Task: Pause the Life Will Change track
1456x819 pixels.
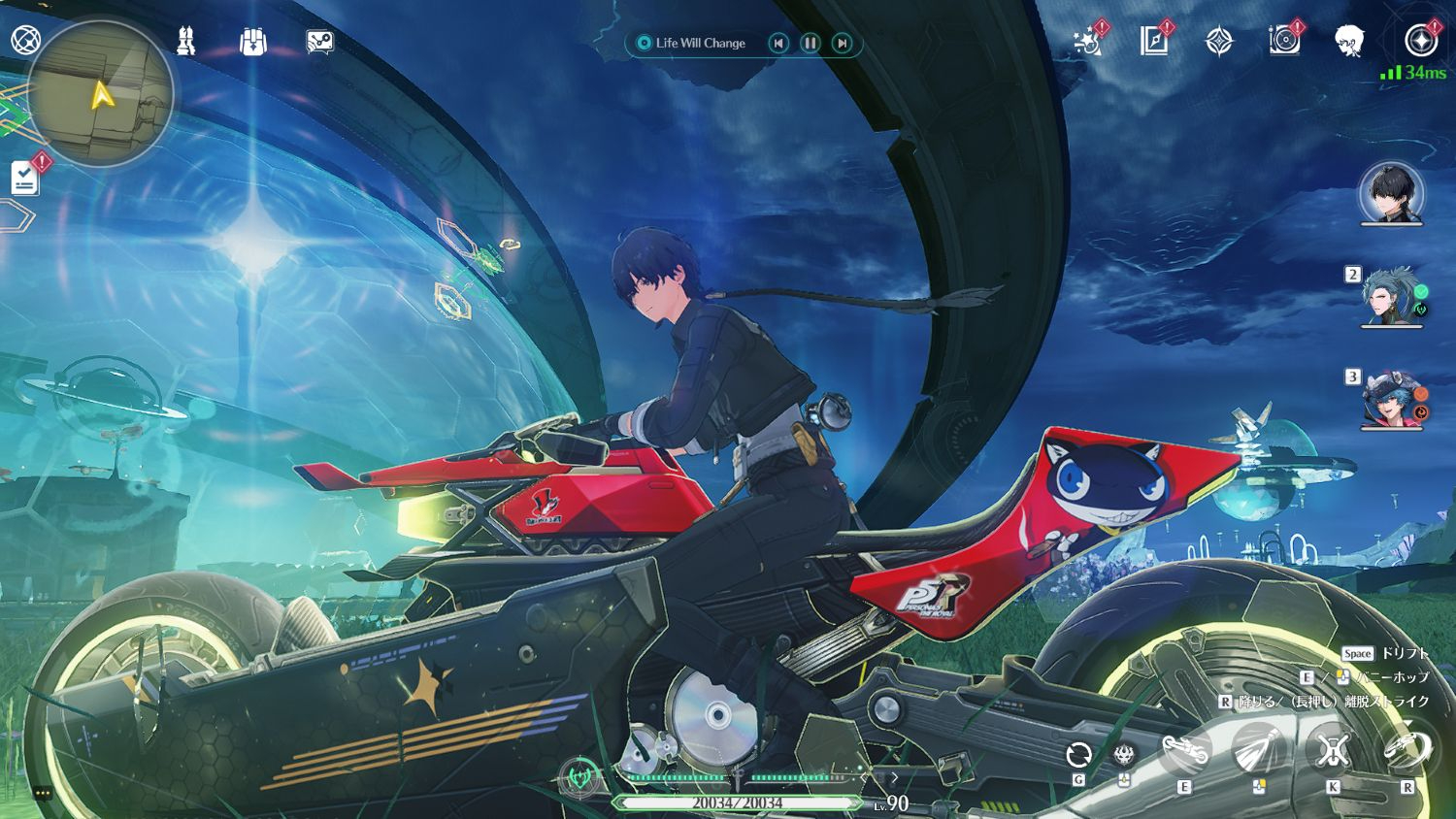Action: (x=811, y=43)
